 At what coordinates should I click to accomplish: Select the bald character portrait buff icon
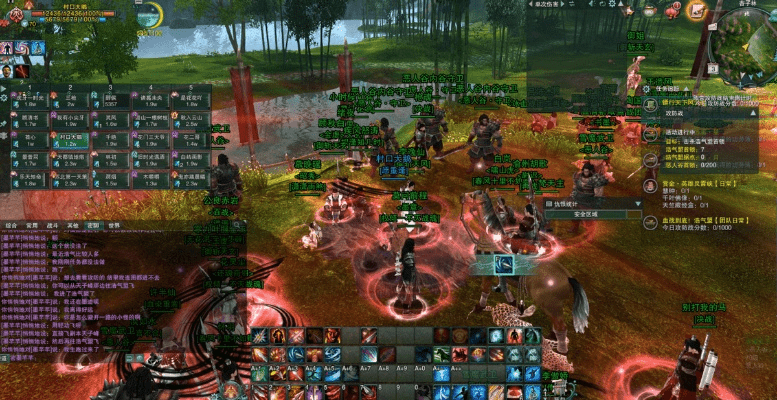[x=8, y=71]
